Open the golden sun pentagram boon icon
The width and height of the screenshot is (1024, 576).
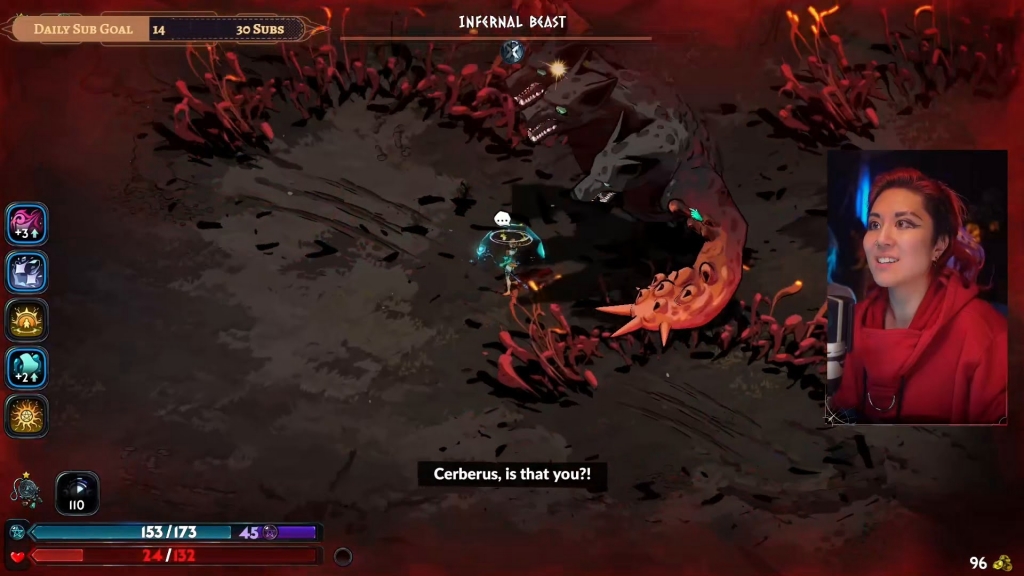(27, 416)
